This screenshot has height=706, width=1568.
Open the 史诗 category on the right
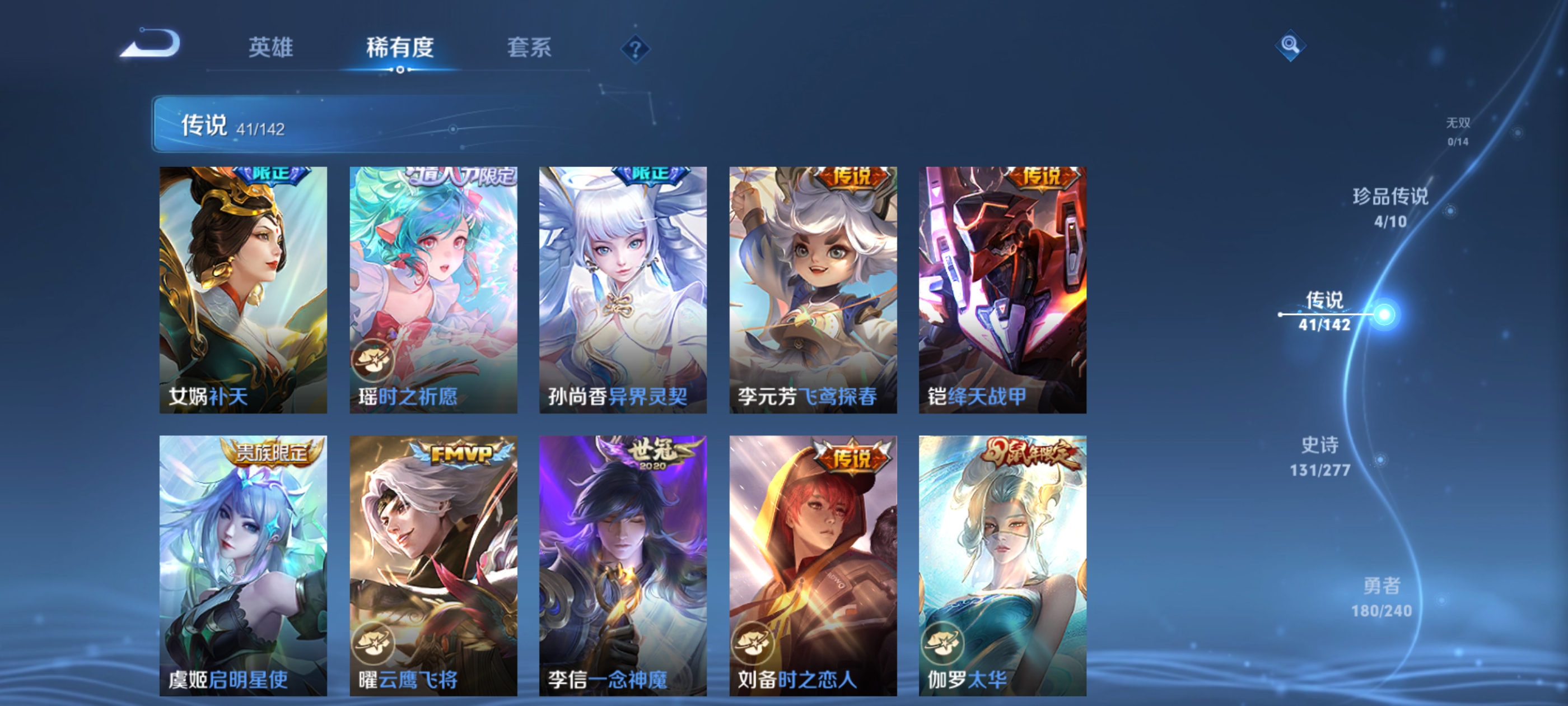coord(1320,456)
